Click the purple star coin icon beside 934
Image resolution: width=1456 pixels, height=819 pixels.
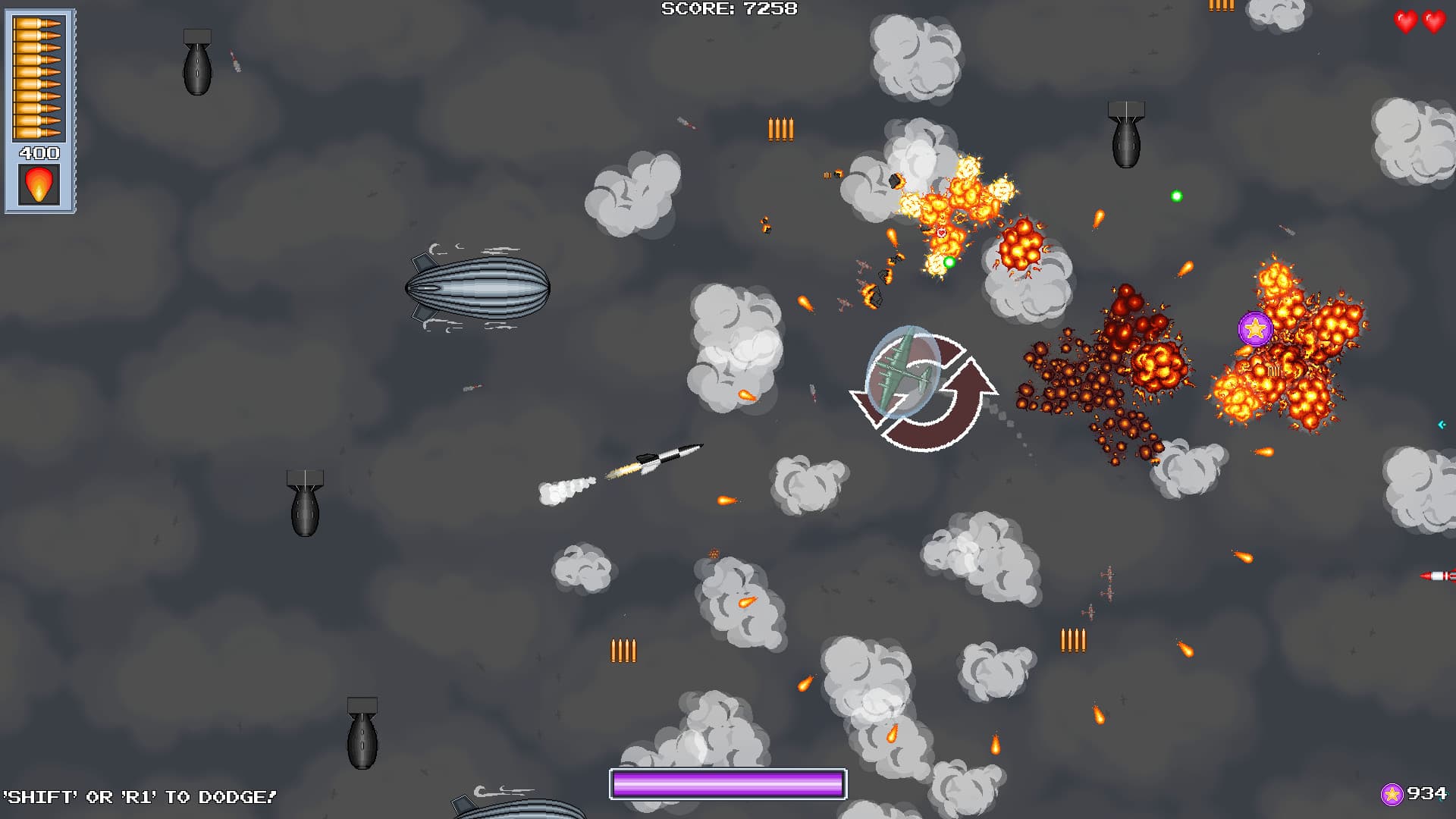point(1392,794)
